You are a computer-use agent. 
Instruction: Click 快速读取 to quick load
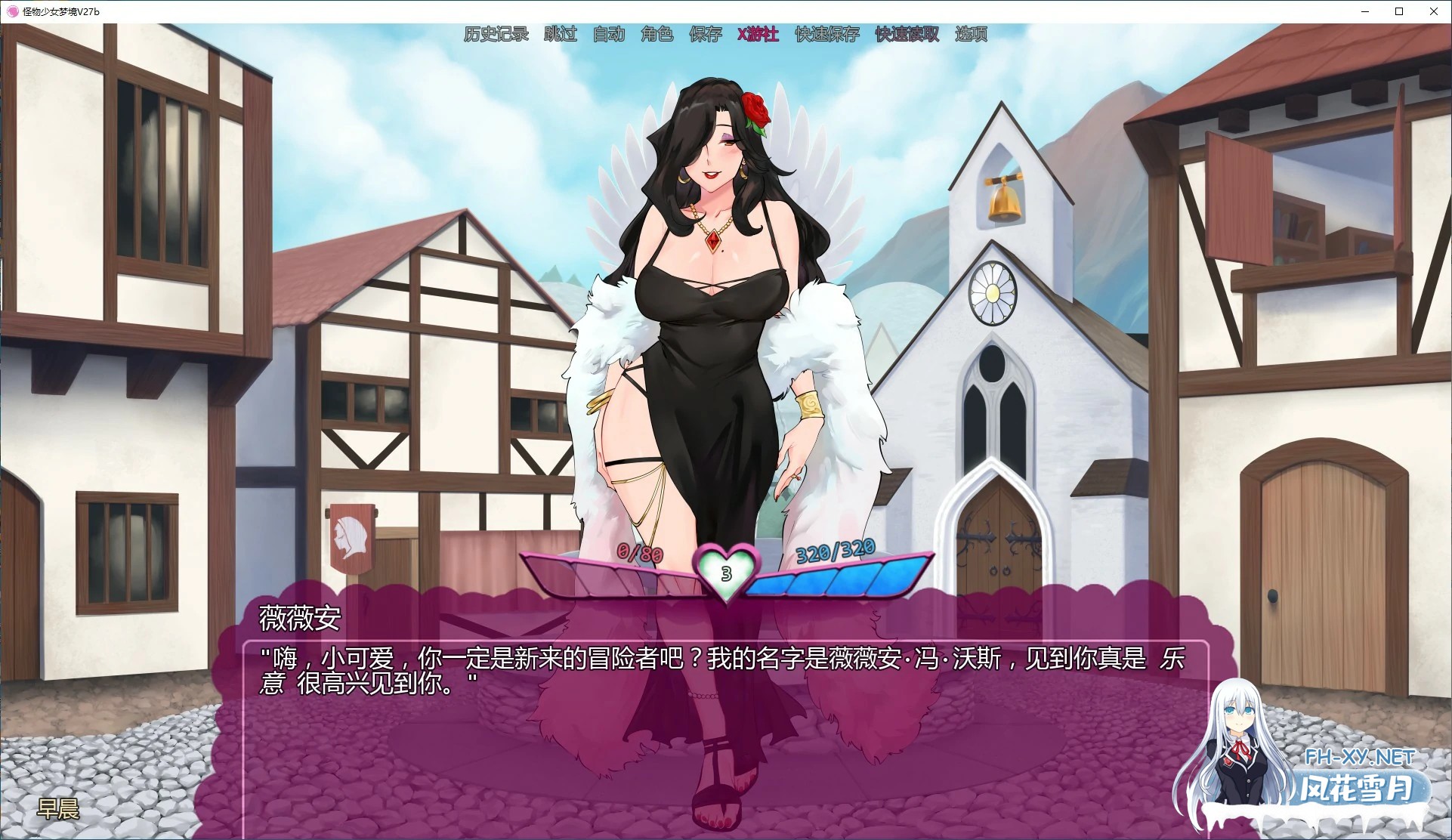pos(906,34)
